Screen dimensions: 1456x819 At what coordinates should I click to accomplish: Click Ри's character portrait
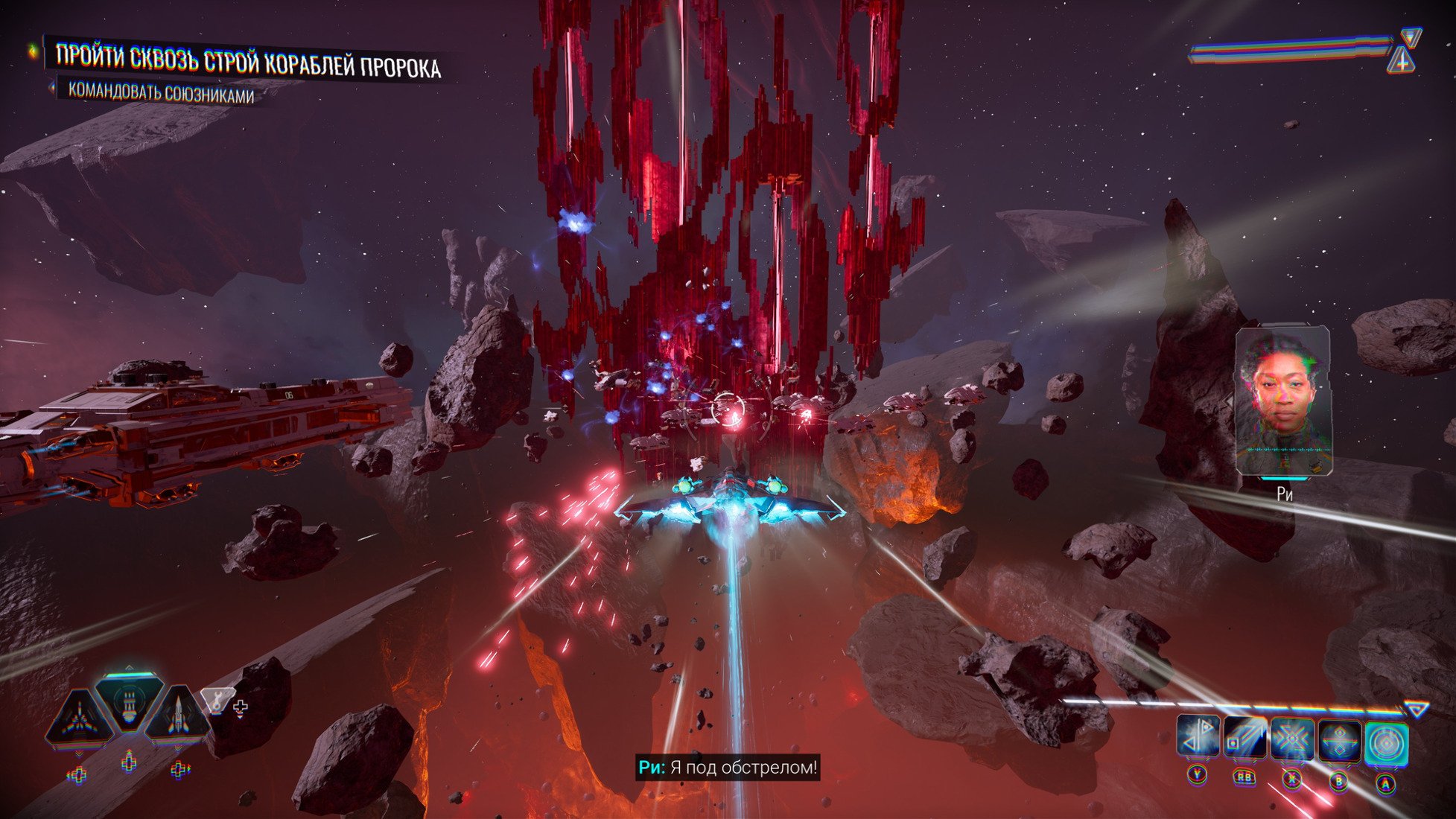tap(1283, 402)
